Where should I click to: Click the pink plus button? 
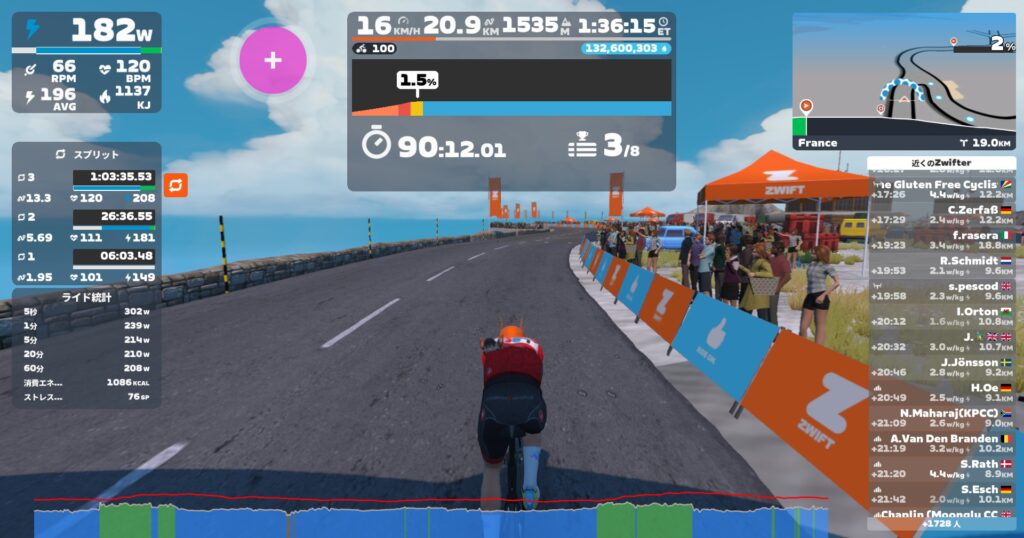point(272,60)
